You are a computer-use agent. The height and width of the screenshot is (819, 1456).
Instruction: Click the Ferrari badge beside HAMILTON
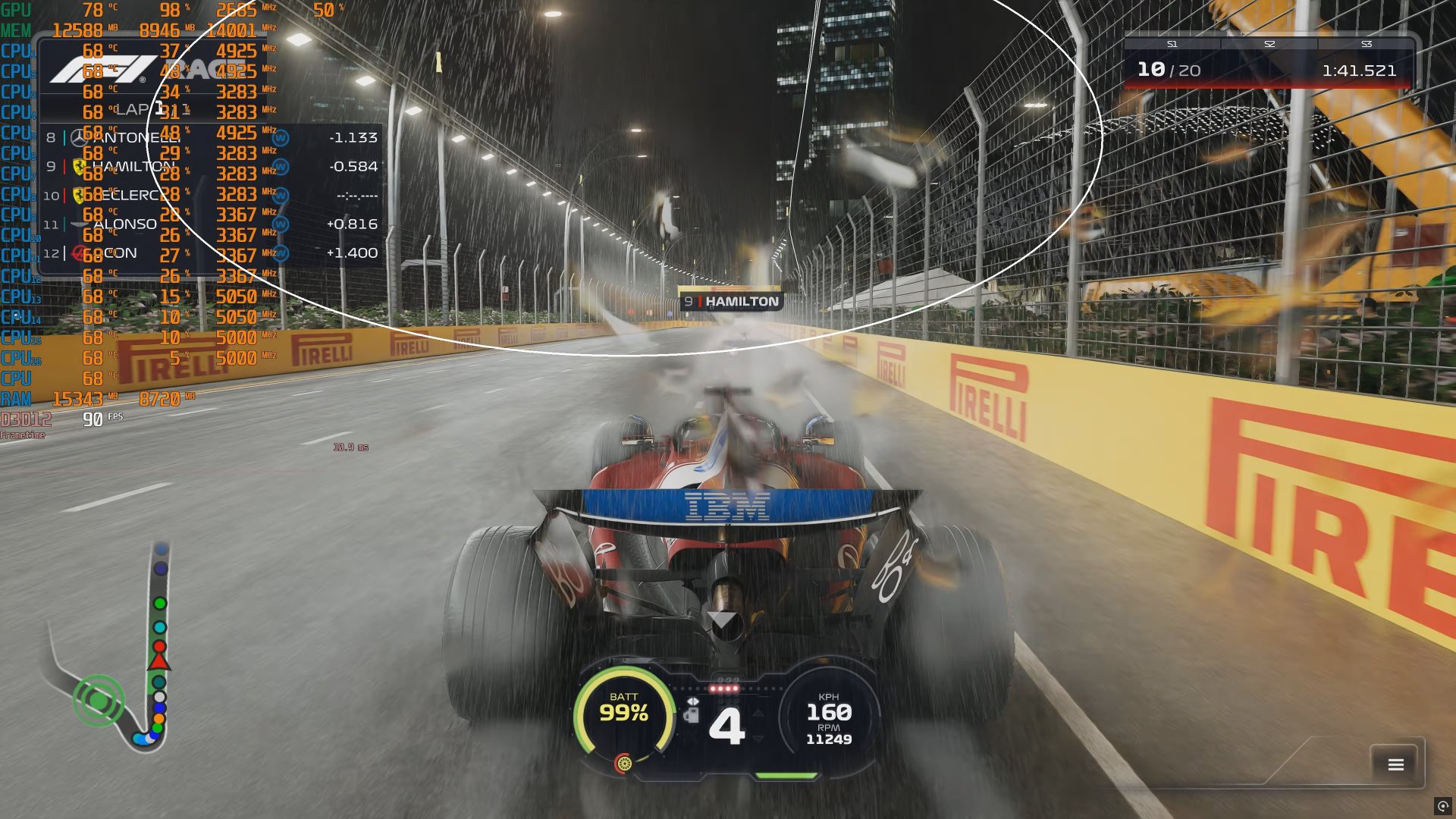(x=79, y=167)
